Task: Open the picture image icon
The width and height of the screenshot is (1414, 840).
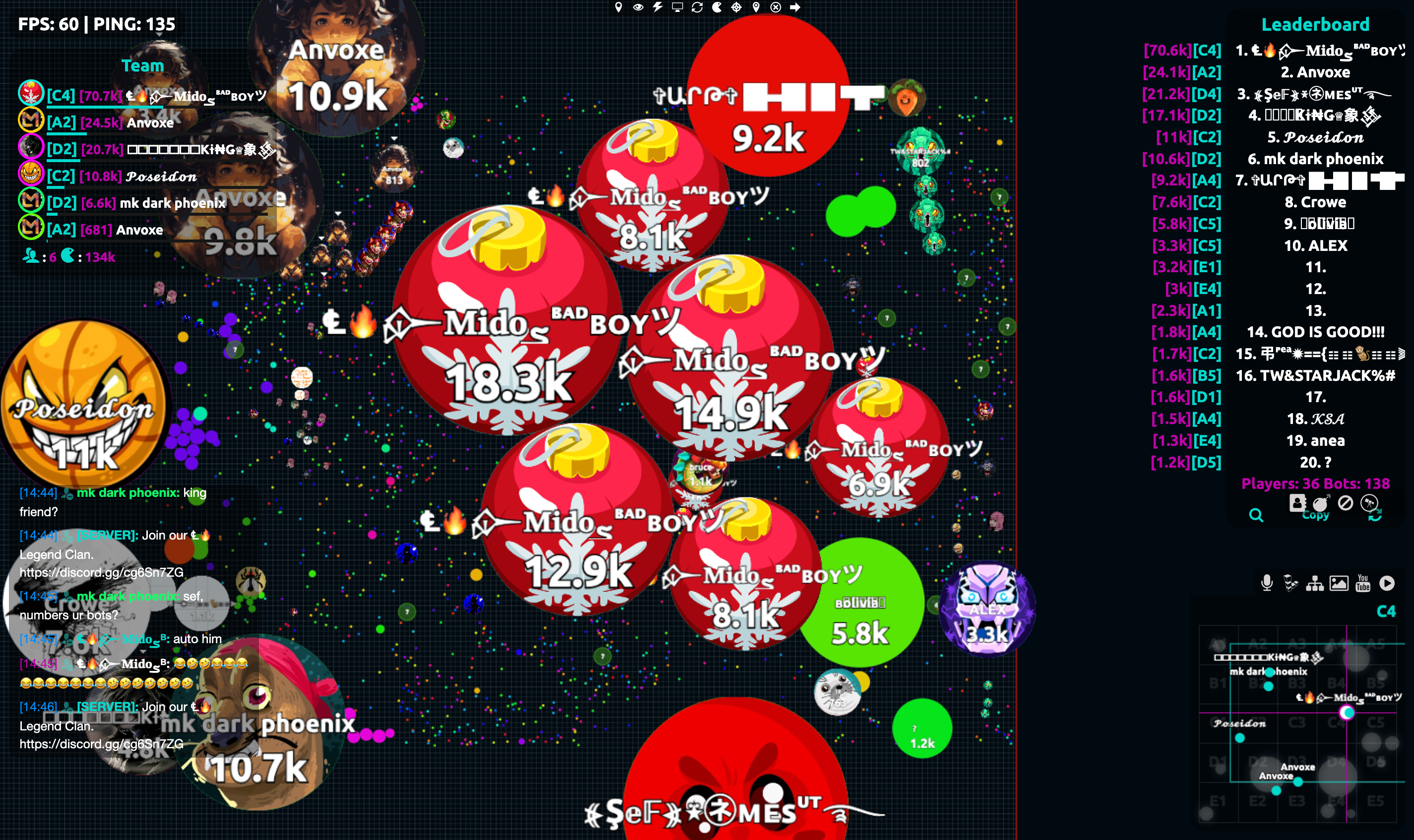Action: click(1339, 583)
